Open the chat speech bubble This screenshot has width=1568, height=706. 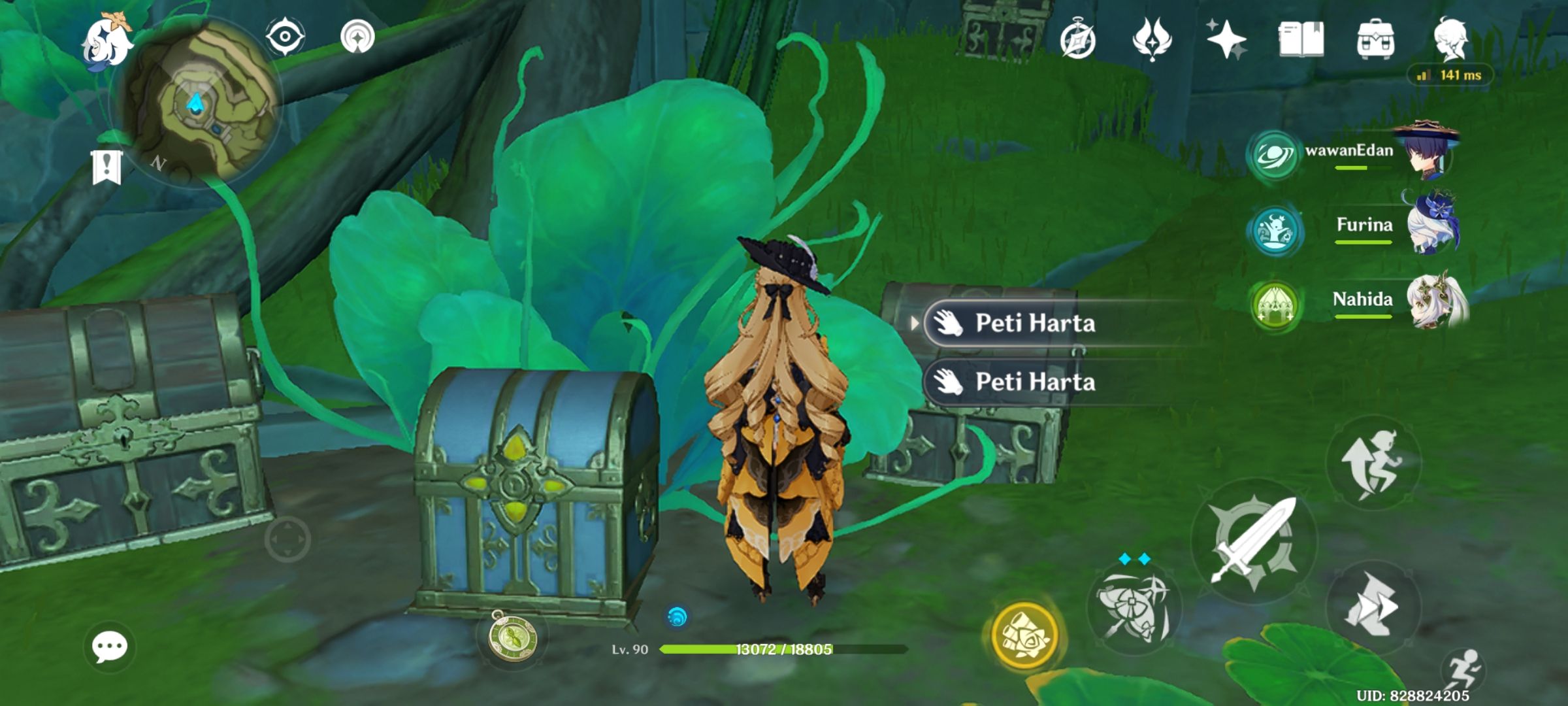coord(109,647)
